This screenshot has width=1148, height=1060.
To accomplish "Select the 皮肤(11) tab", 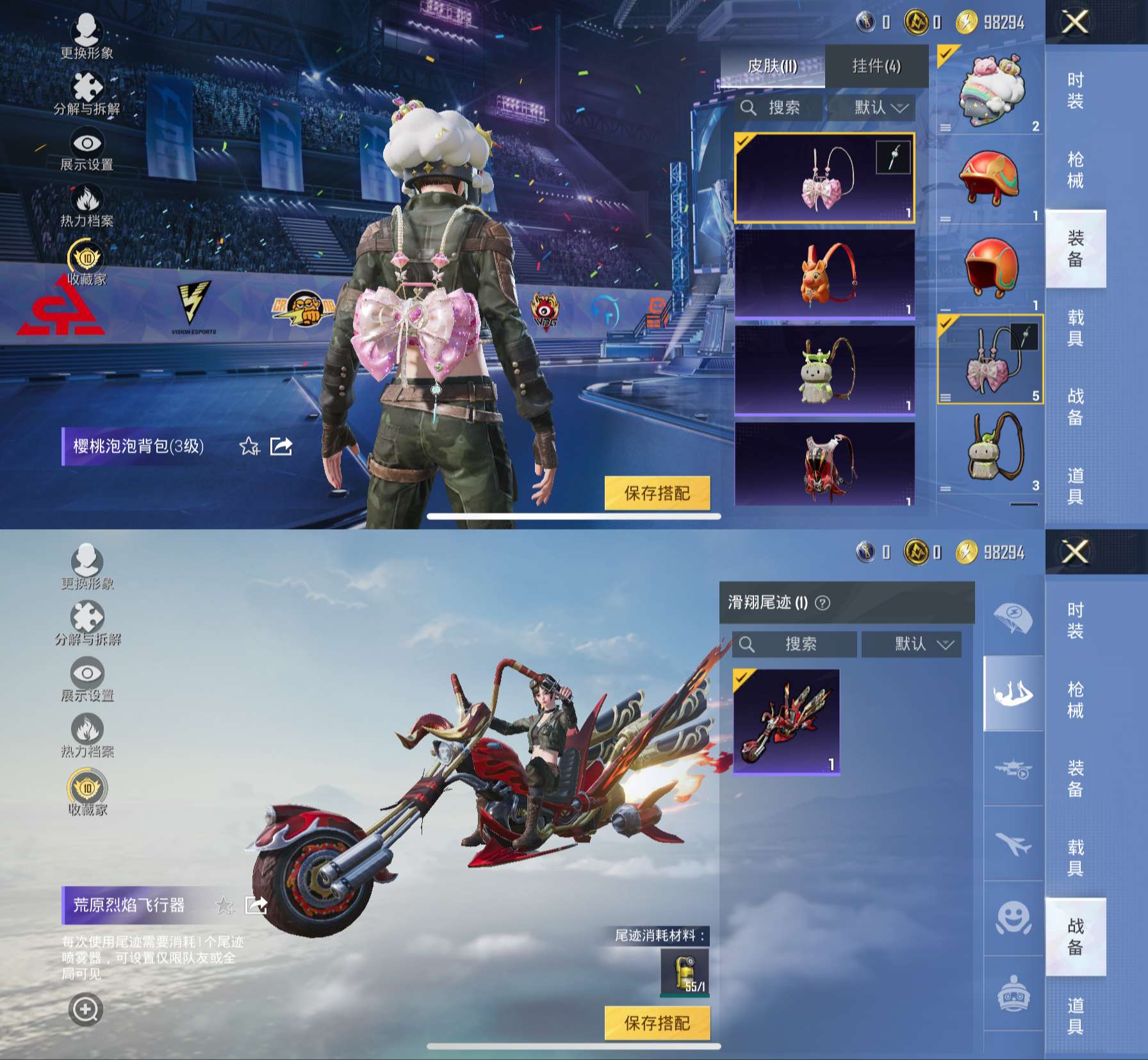I will coord(773,66).
